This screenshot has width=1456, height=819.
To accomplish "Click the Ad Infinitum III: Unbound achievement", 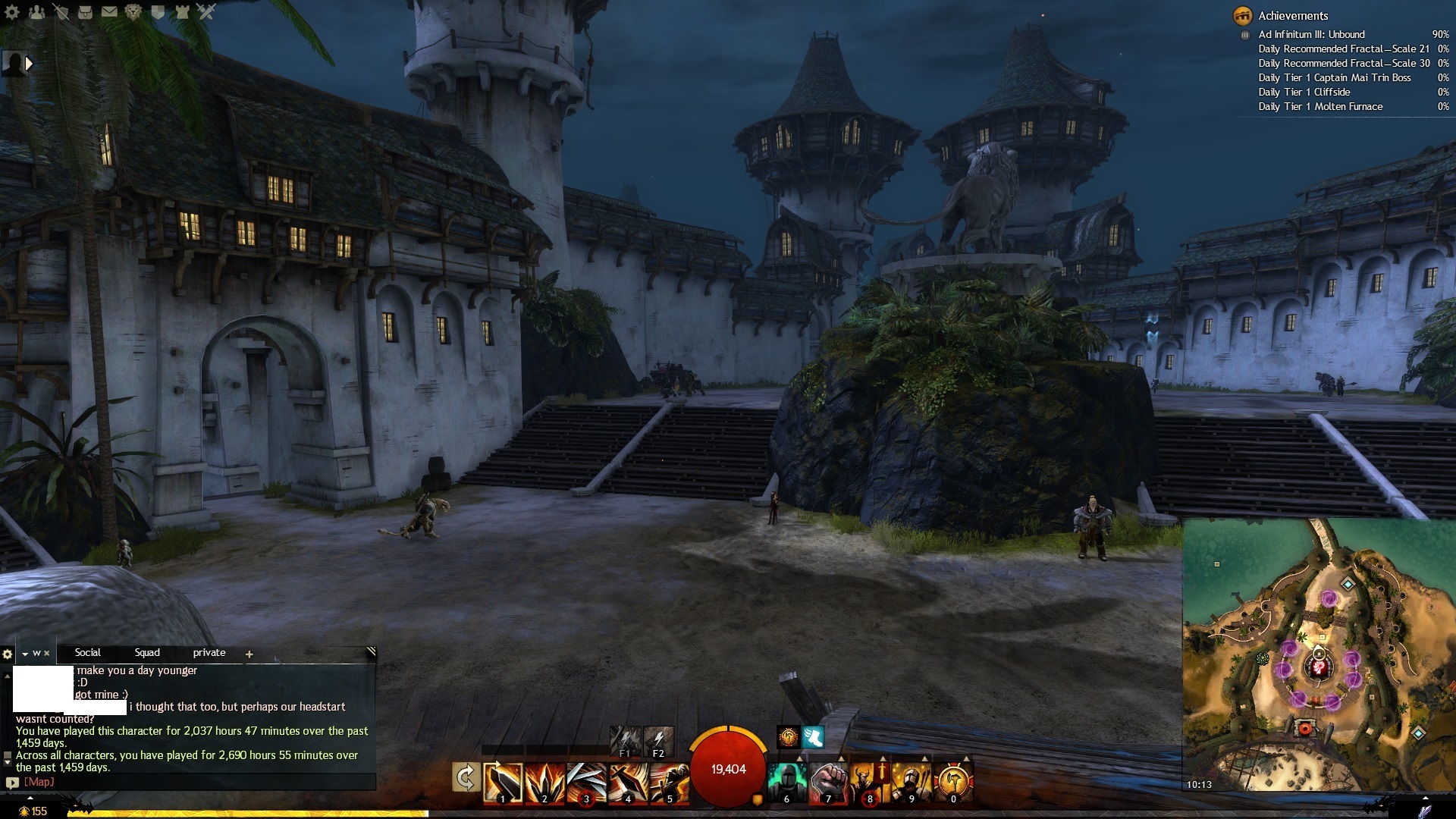I will (1311, 34).
